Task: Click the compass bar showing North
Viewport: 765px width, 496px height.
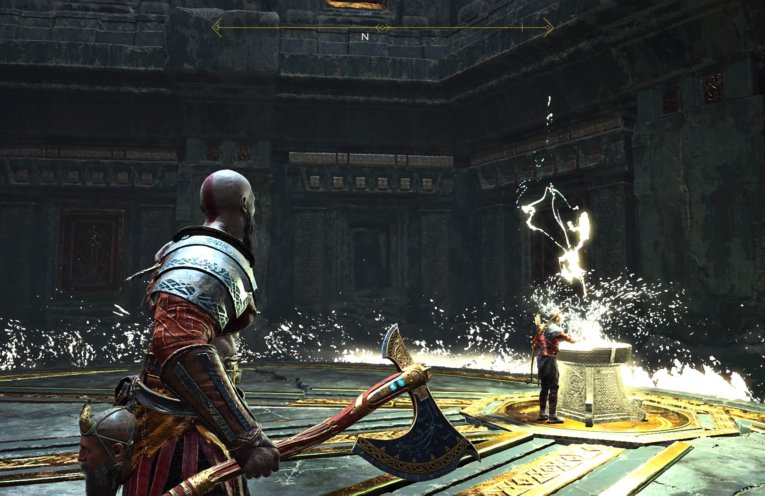Action: point(381,28)
